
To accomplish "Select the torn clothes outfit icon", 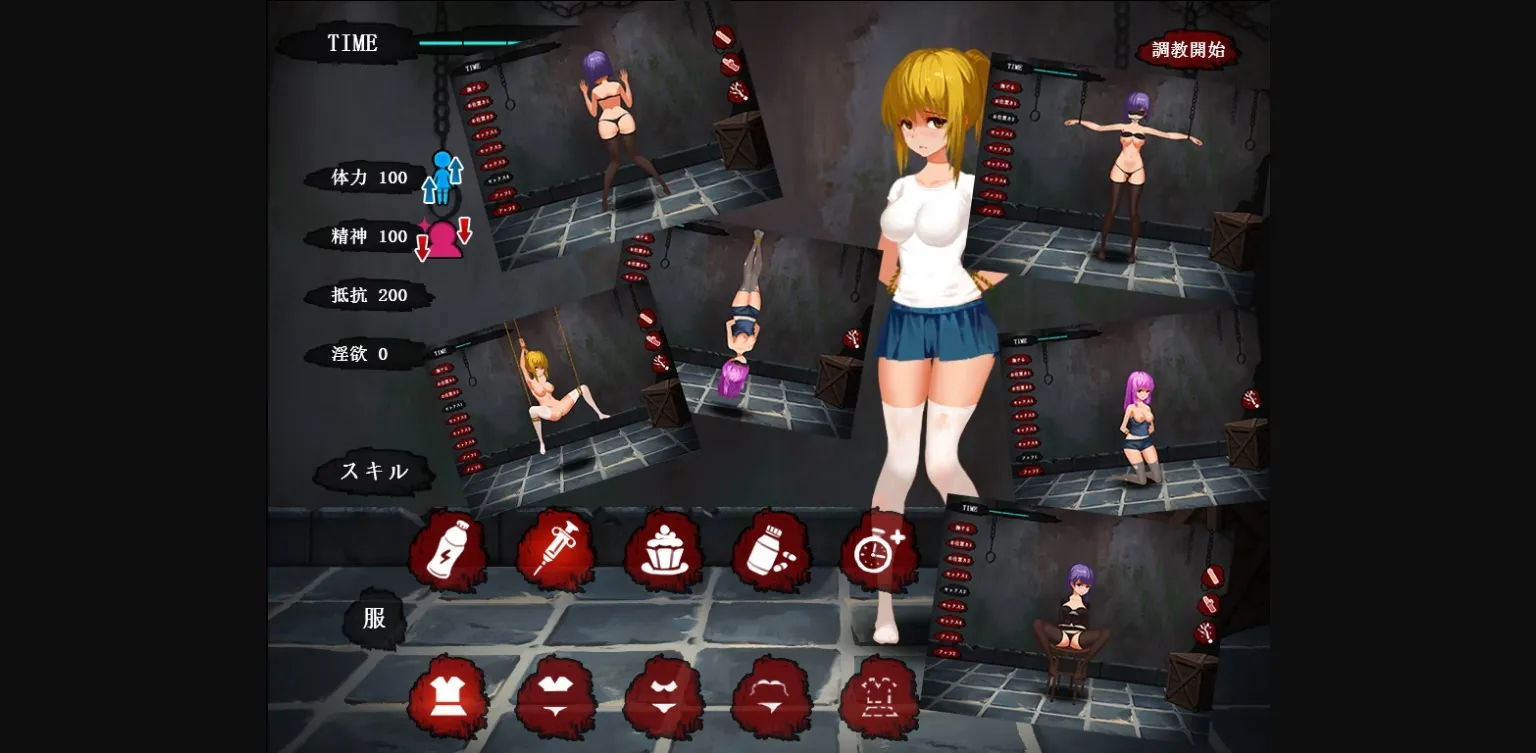I will [x=881, y=697].
